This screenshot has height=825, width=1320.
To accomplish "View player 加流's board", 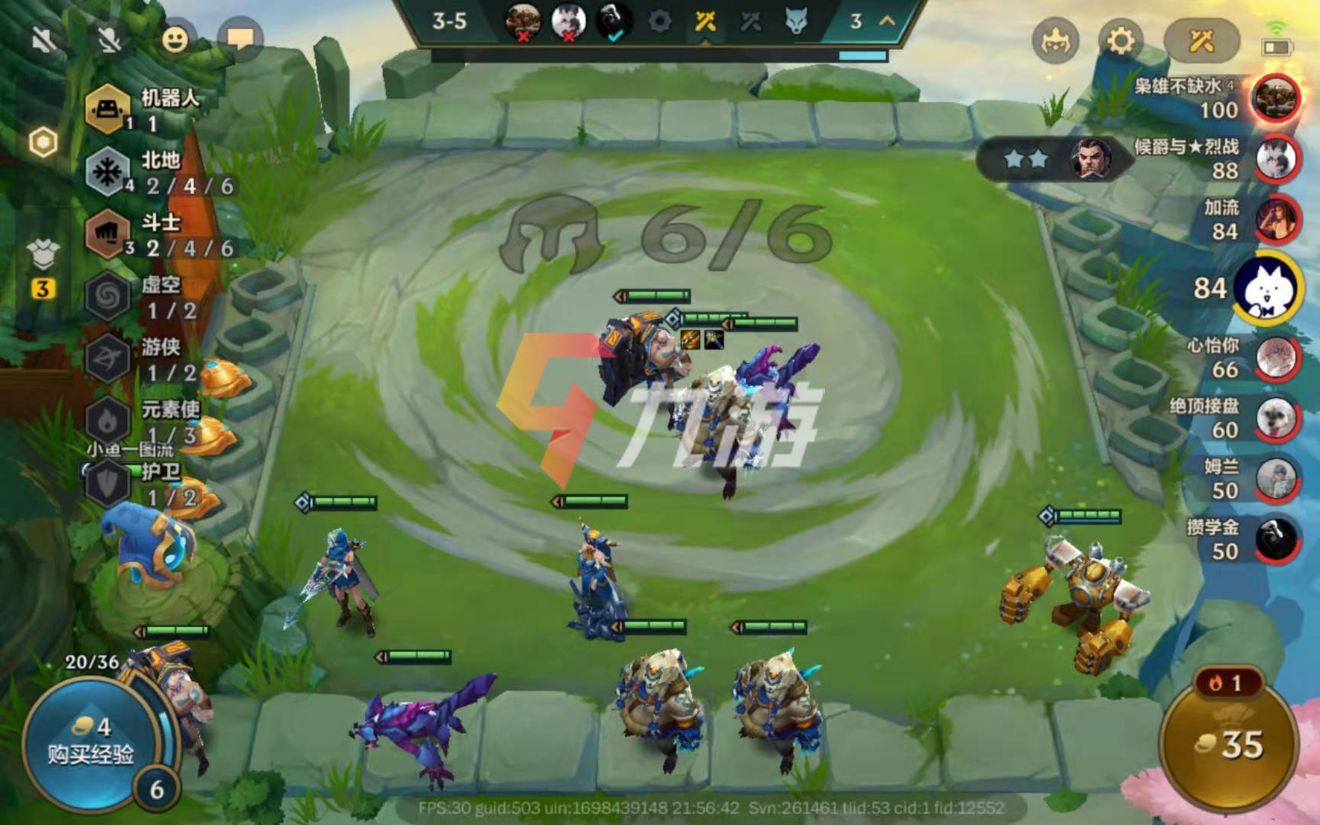I will tap(1276, 219).
